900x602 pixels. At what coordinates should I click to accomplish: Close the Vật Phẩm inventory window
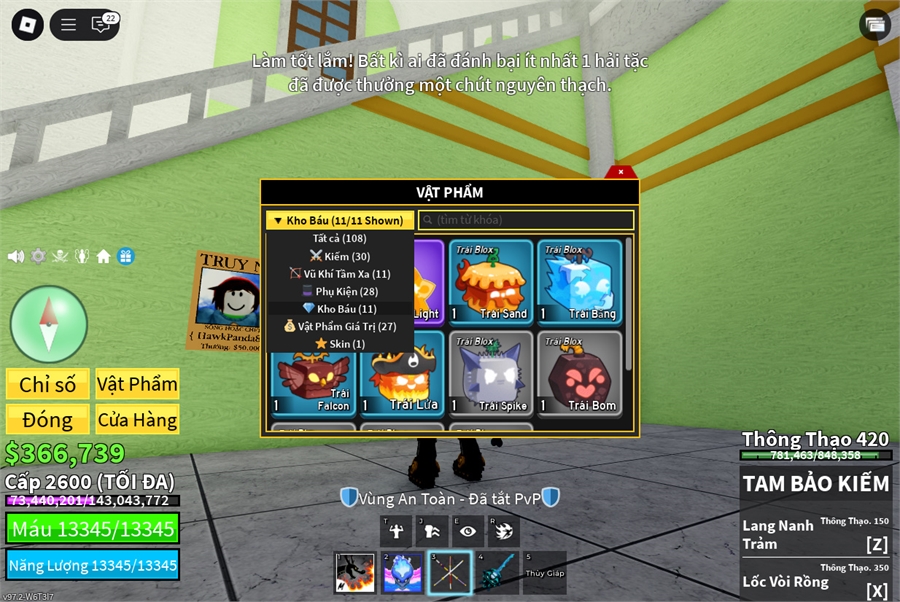click(621, 172)
